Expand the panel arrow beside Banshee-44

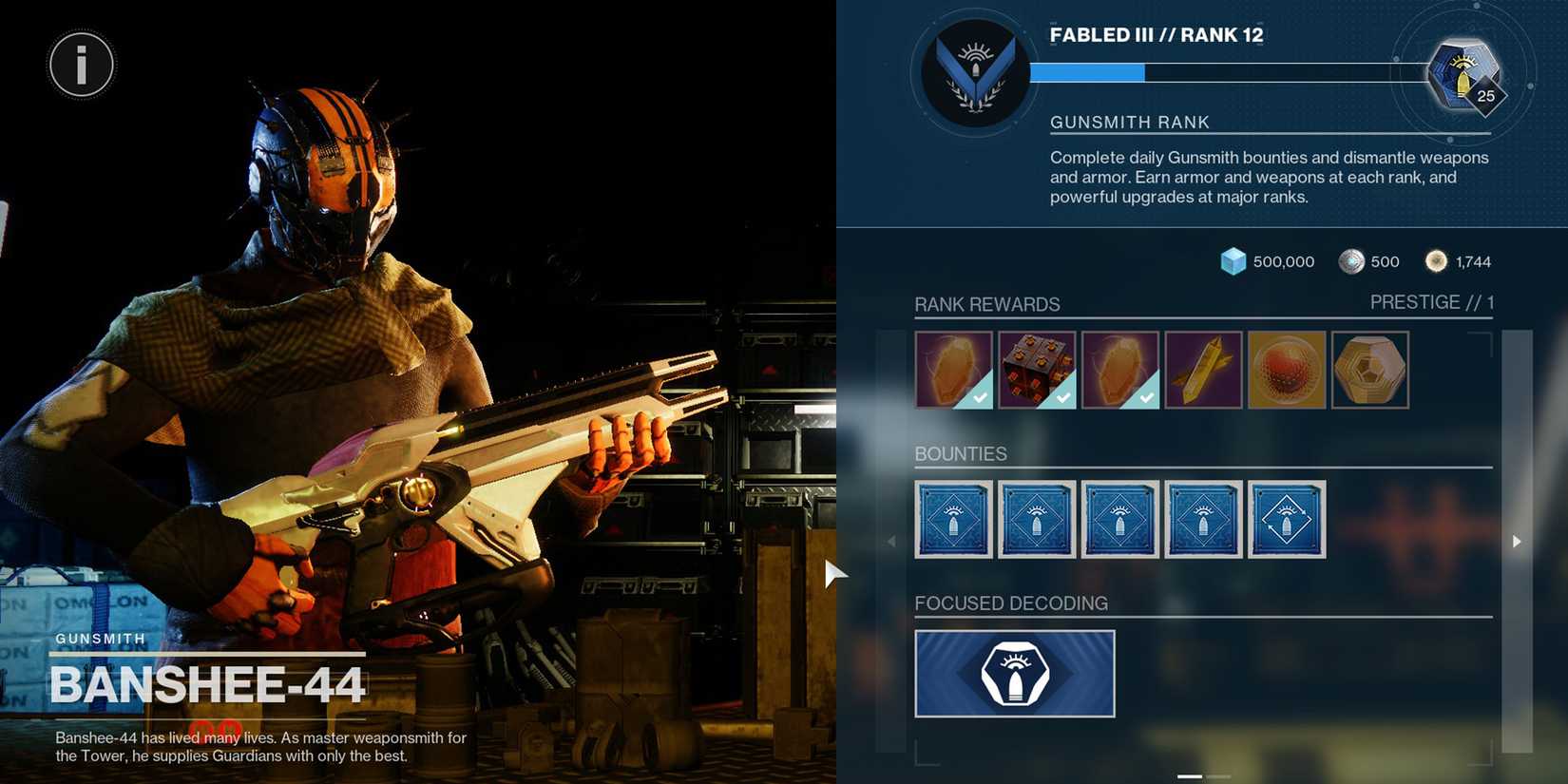click(834, 573)
